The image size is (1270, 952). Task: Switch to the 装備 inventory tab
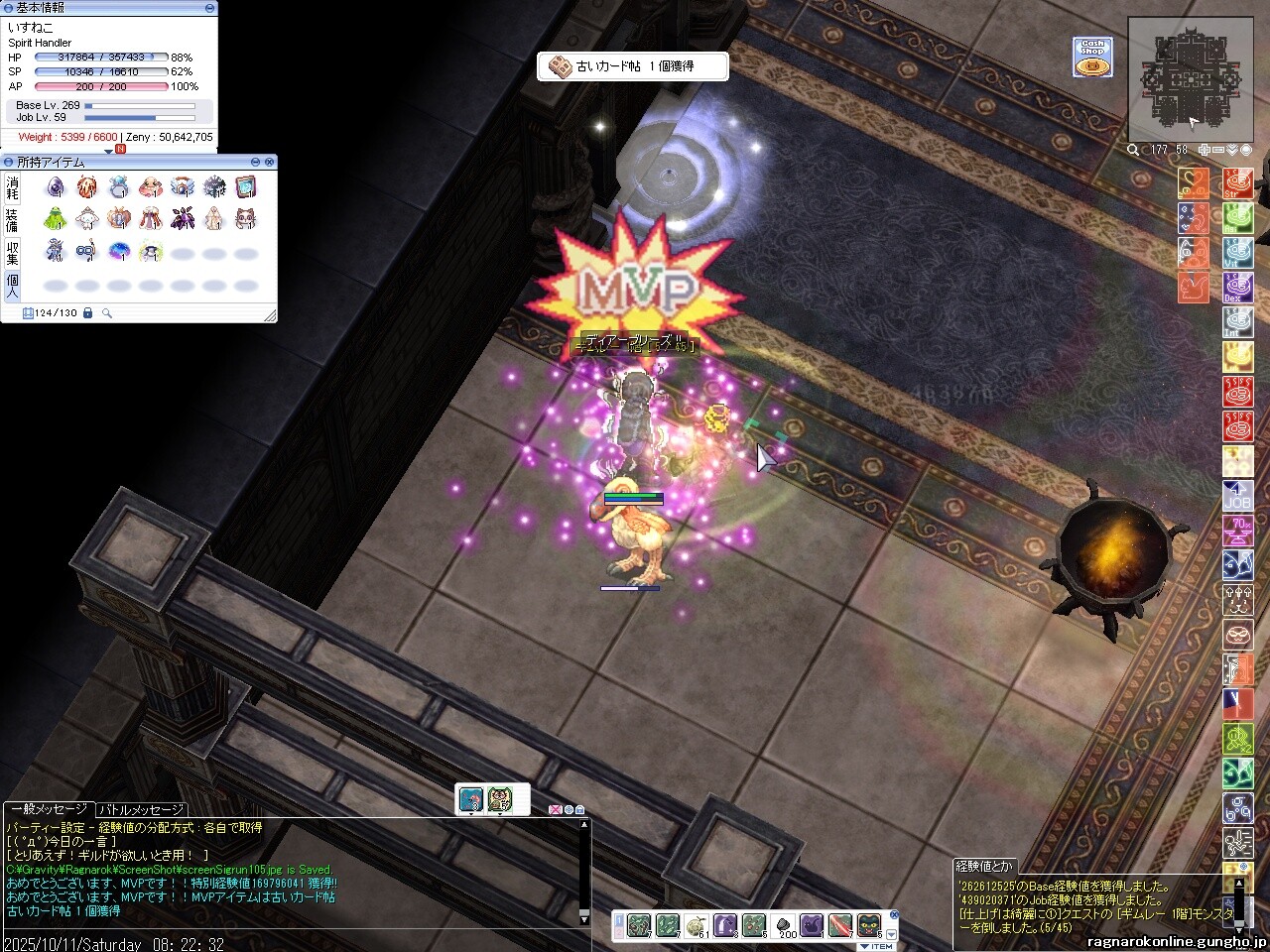click(12, 220)
